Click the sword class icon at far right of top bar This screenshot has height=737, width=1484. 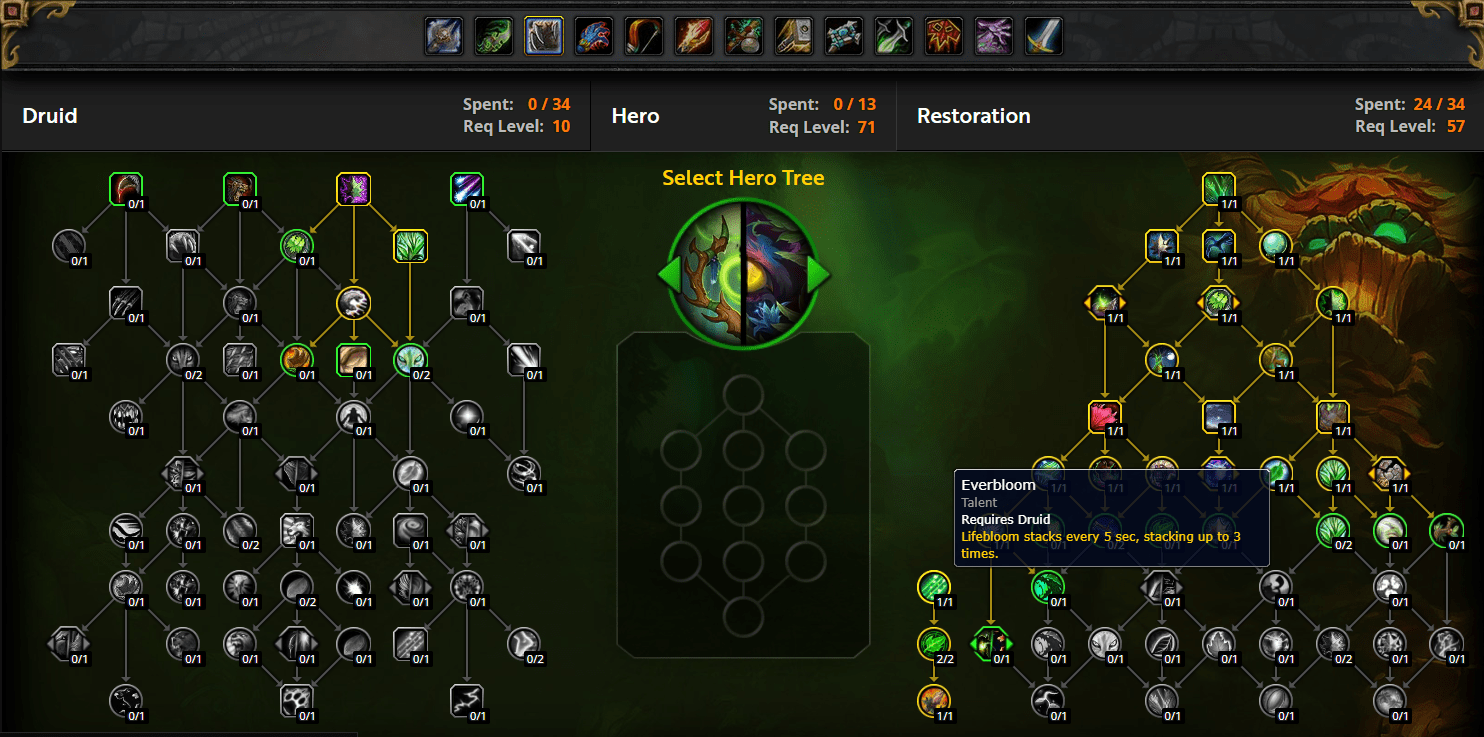tap(1043, 35)
